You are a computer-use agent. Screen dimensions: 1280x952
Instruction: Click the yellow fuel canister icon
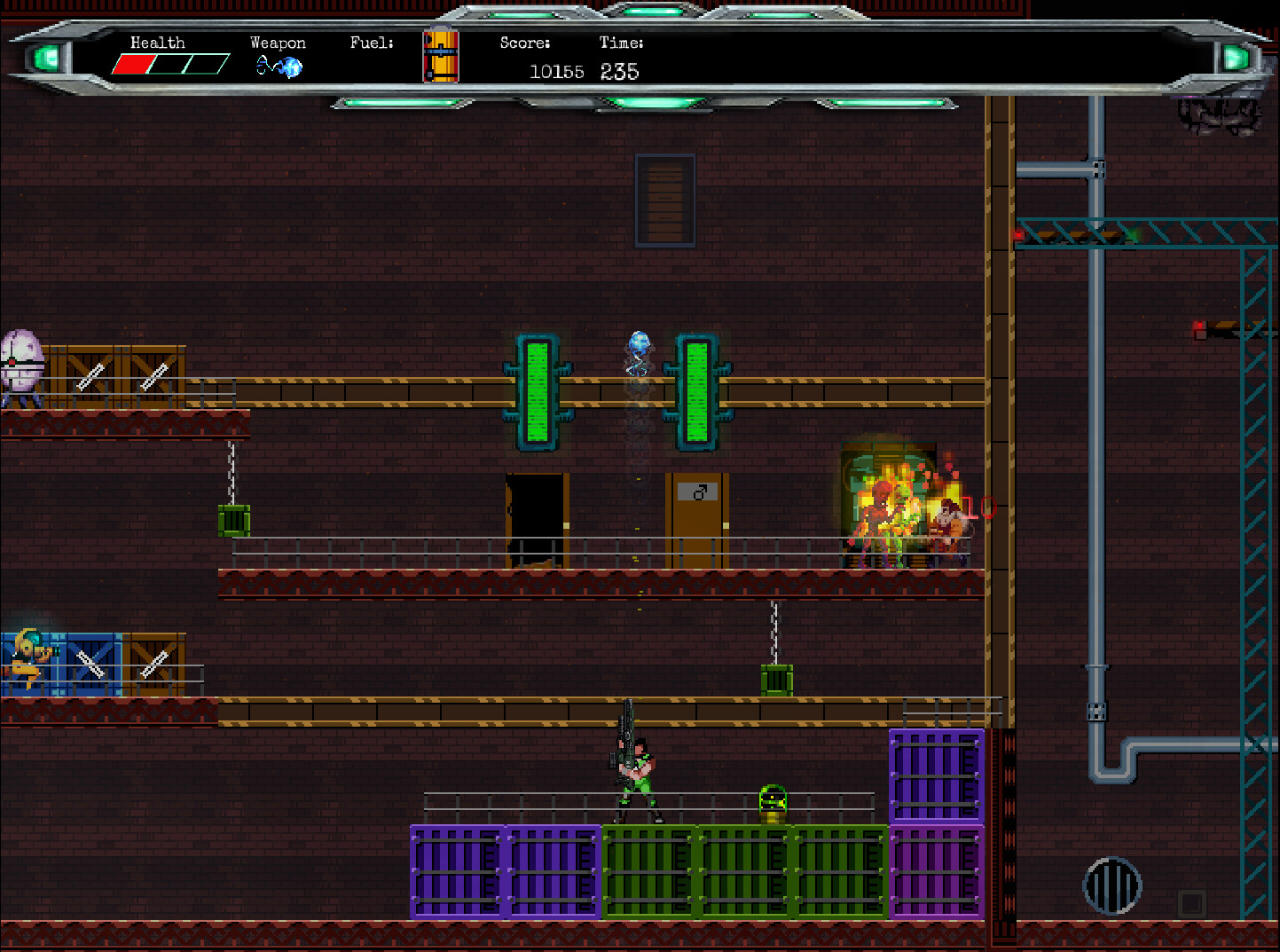pos(440,57)
